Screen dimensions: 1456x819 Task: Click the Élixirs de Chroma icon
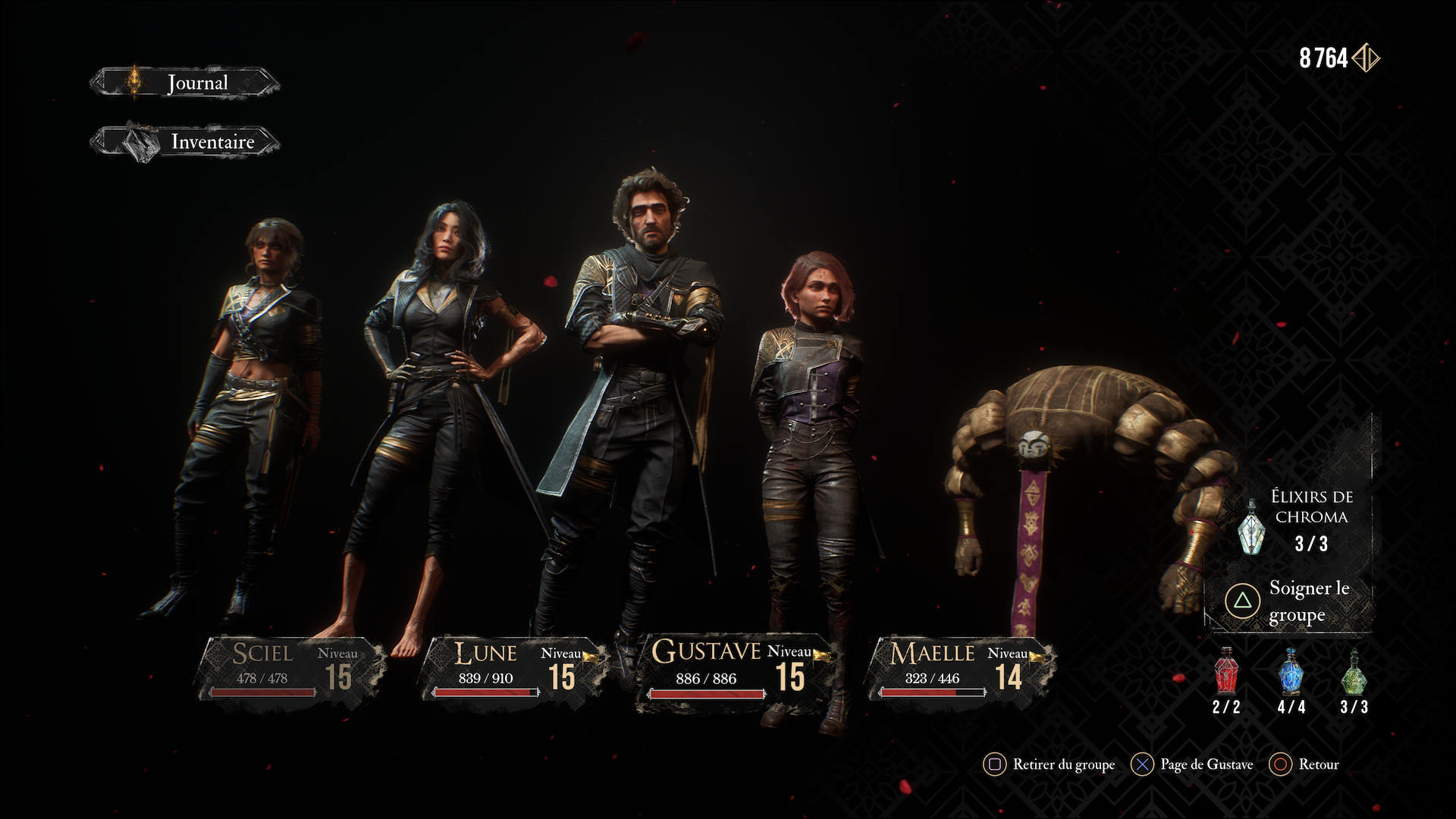tap(1250, 526)
